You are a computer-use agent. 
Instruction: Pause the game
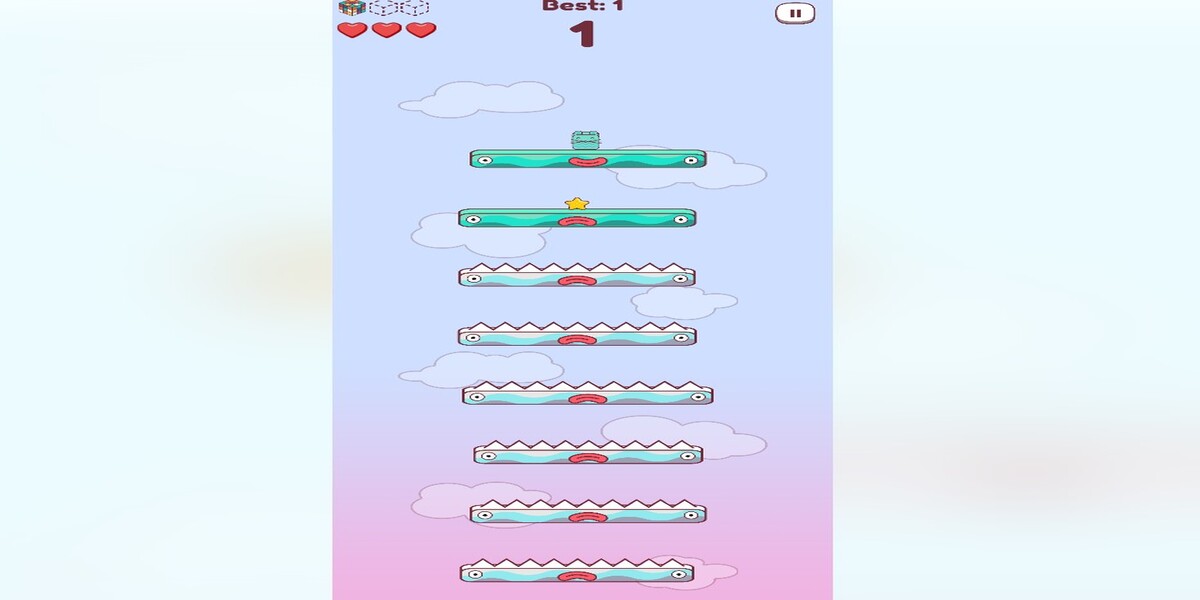pyautogui.click(x=795, y=13)
